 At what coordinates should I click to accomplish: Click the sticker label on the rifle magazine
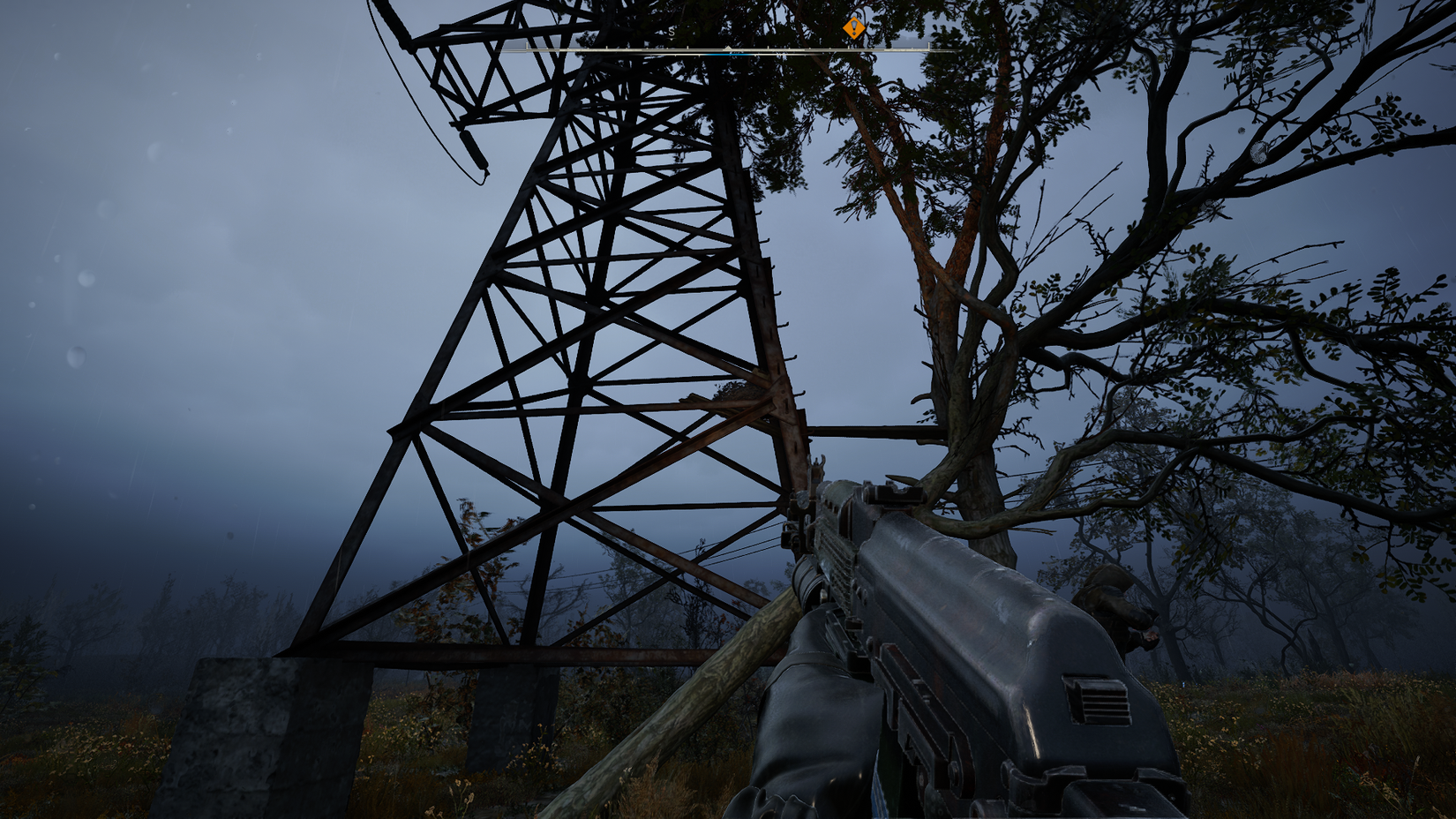[x=878, y=790]
